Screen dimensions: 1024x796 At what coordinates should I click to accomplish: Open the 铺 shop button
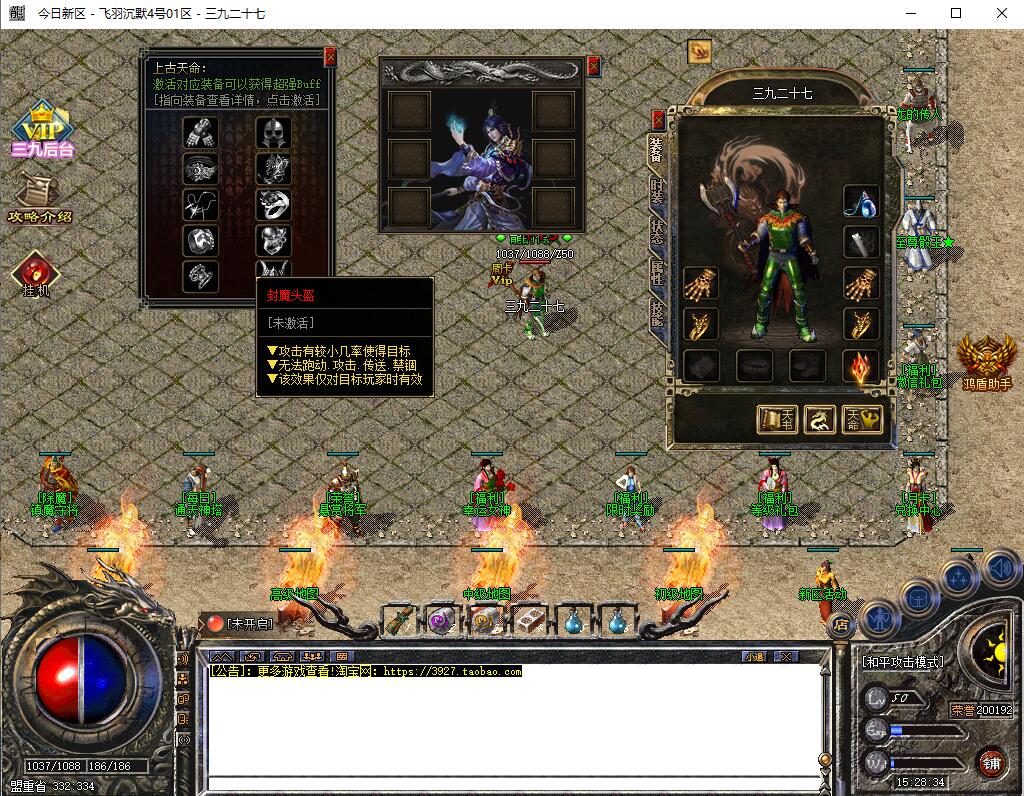click(991, 762)
